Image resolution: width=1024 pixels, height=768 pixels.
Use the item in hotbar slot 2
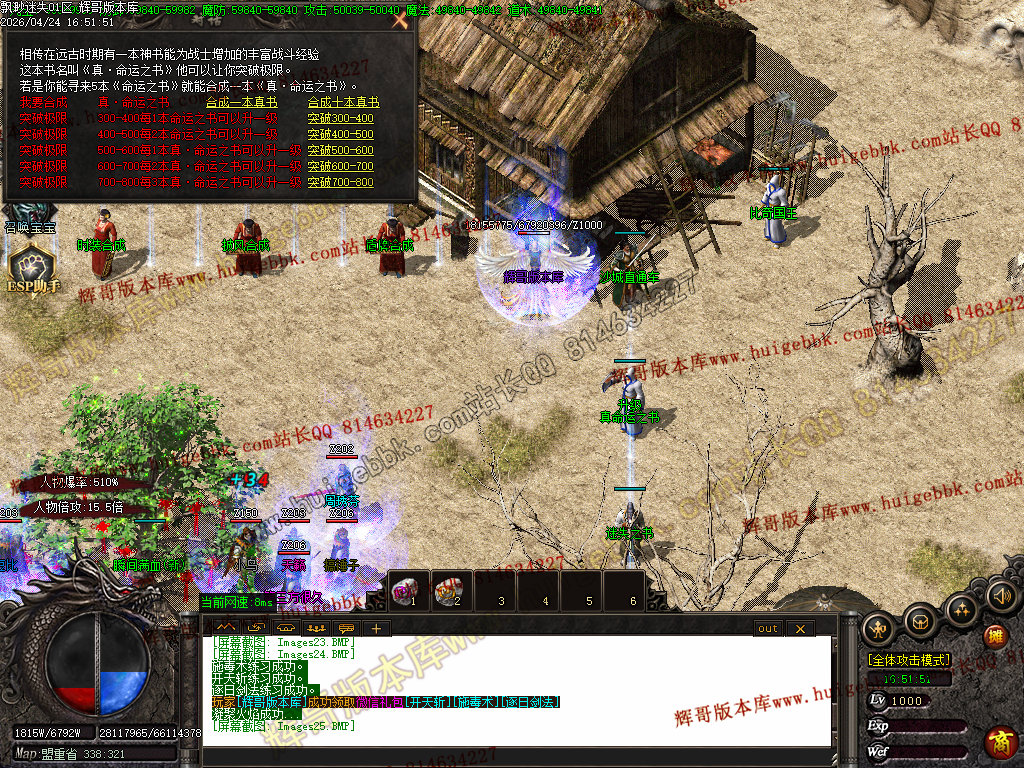[x=450, y=588]
